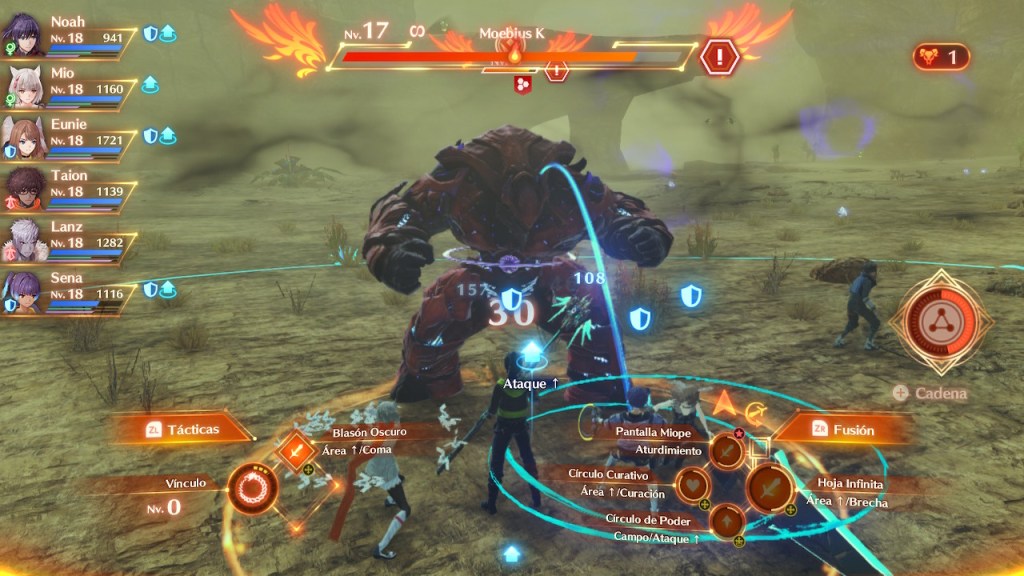Choose Sena's party portrait
Viewport: 1024px width, 576px height.
point(23,290)
